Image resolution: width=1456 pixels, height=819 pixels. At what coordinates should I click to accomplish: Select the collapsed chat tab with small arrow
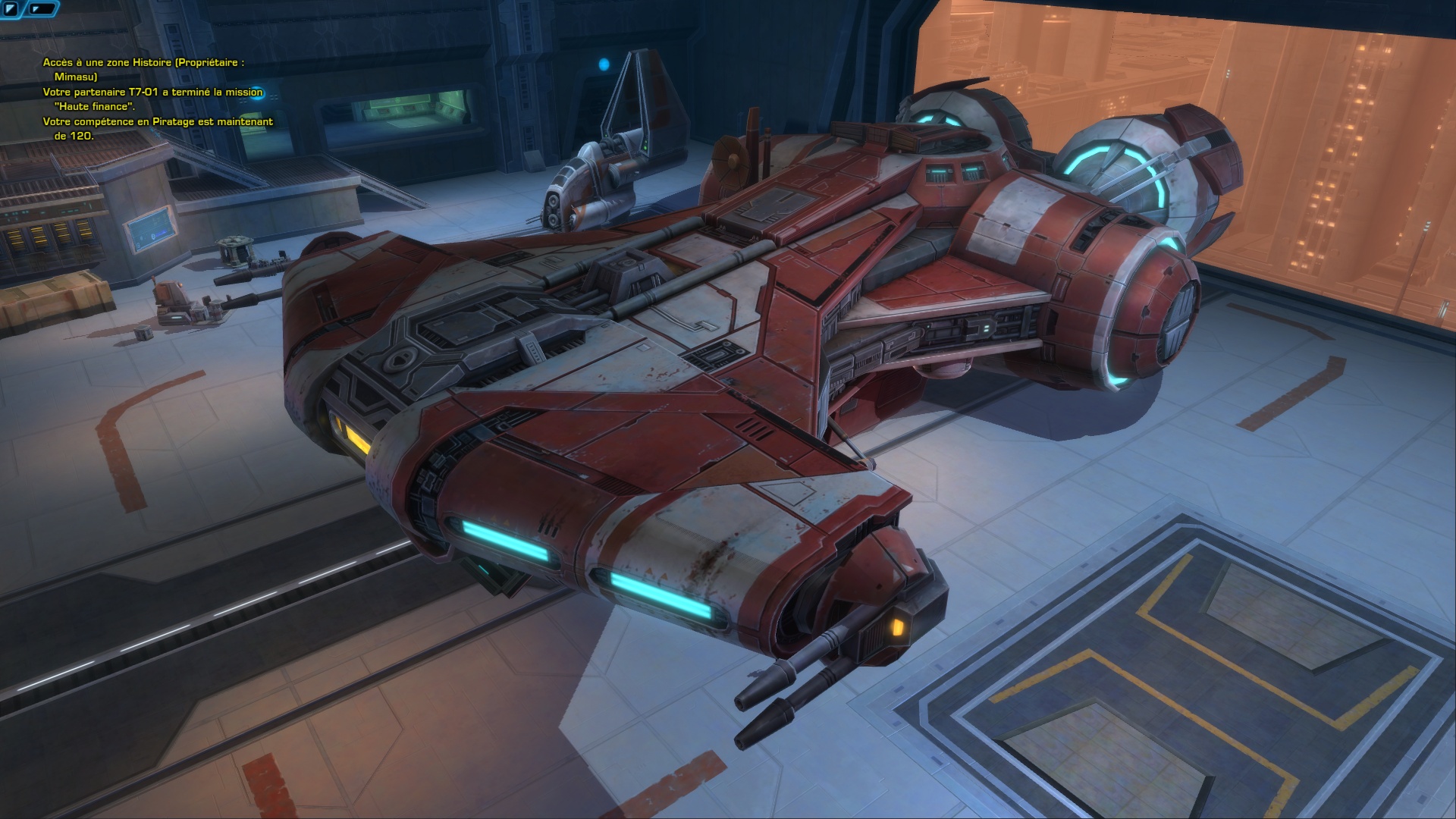pyautogui.click(x=44, y=9)
